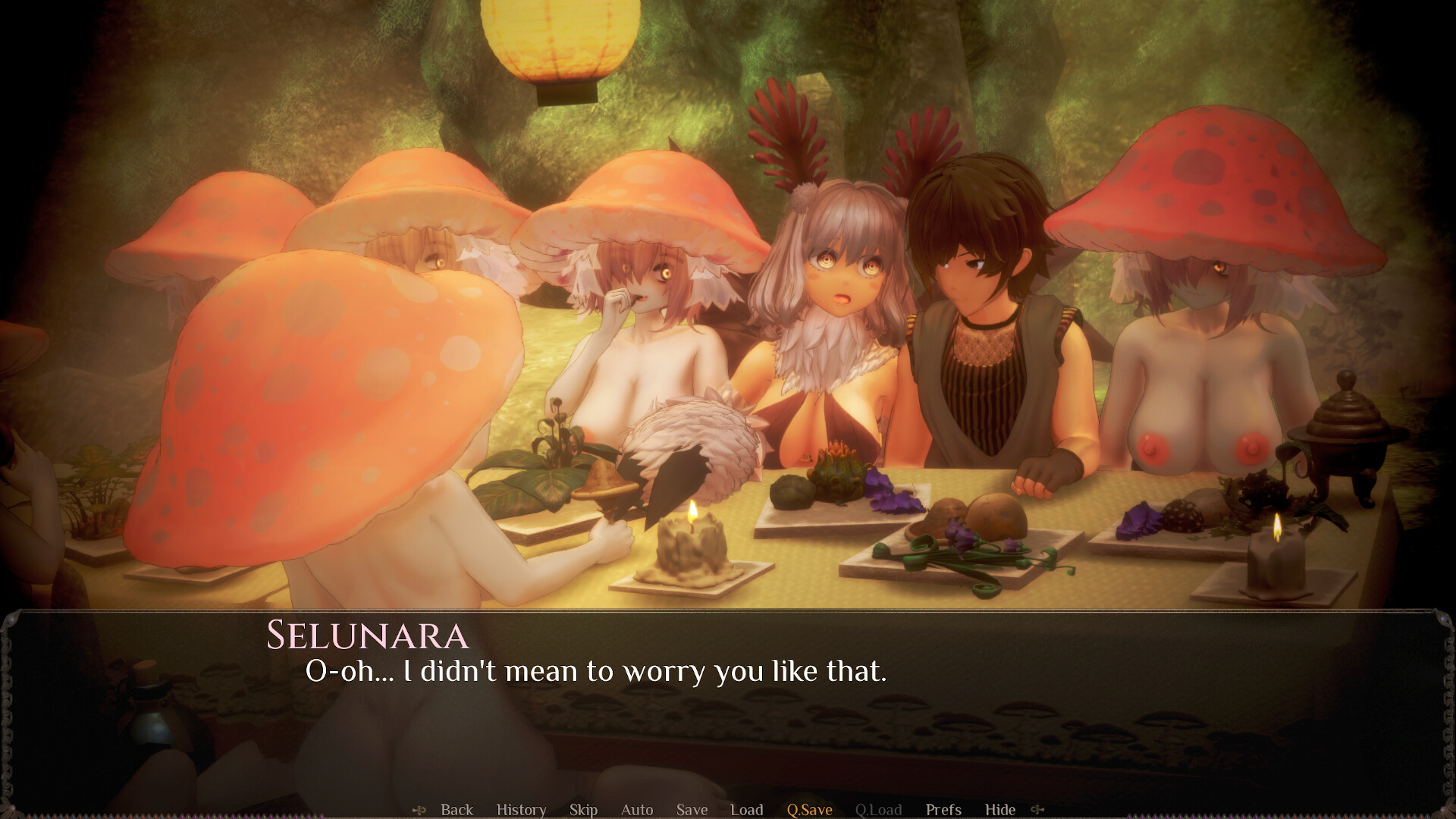Screen dimensions: 1456x819
Task: Hide the dialogue window using Hide
Action: tap(1001, 809)
